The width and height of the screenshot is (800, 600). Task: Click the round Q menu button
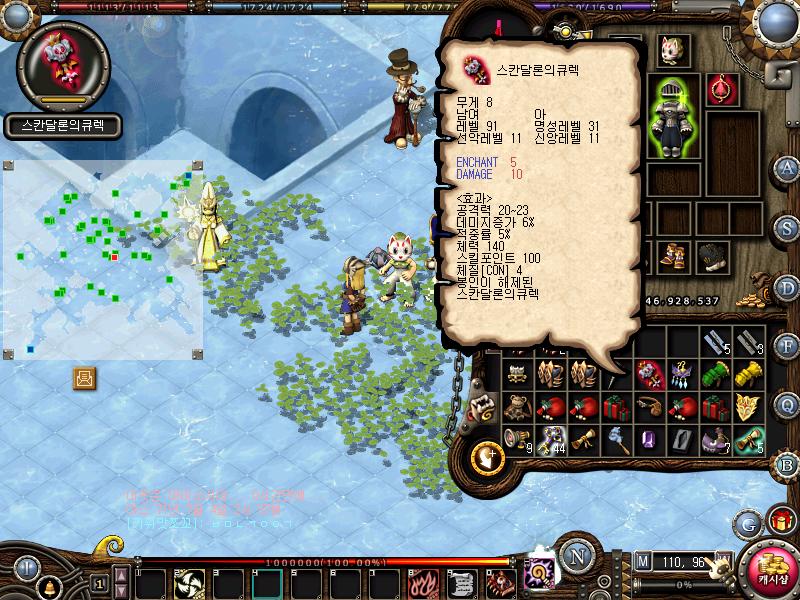point(787,404)
